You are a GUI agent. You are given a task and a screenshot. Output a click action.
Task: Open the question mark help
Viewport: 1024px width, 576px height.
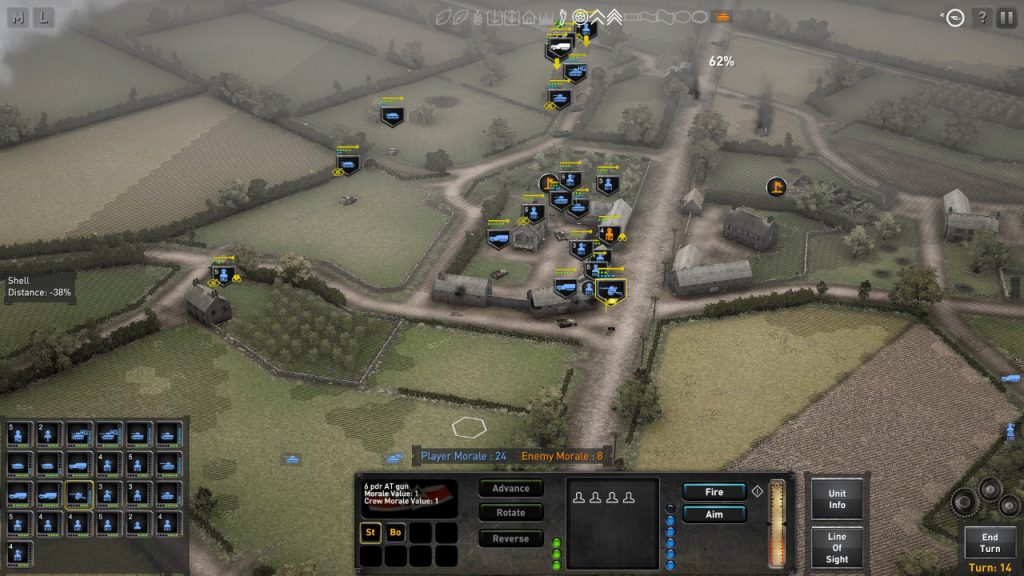tap(982, 17)
